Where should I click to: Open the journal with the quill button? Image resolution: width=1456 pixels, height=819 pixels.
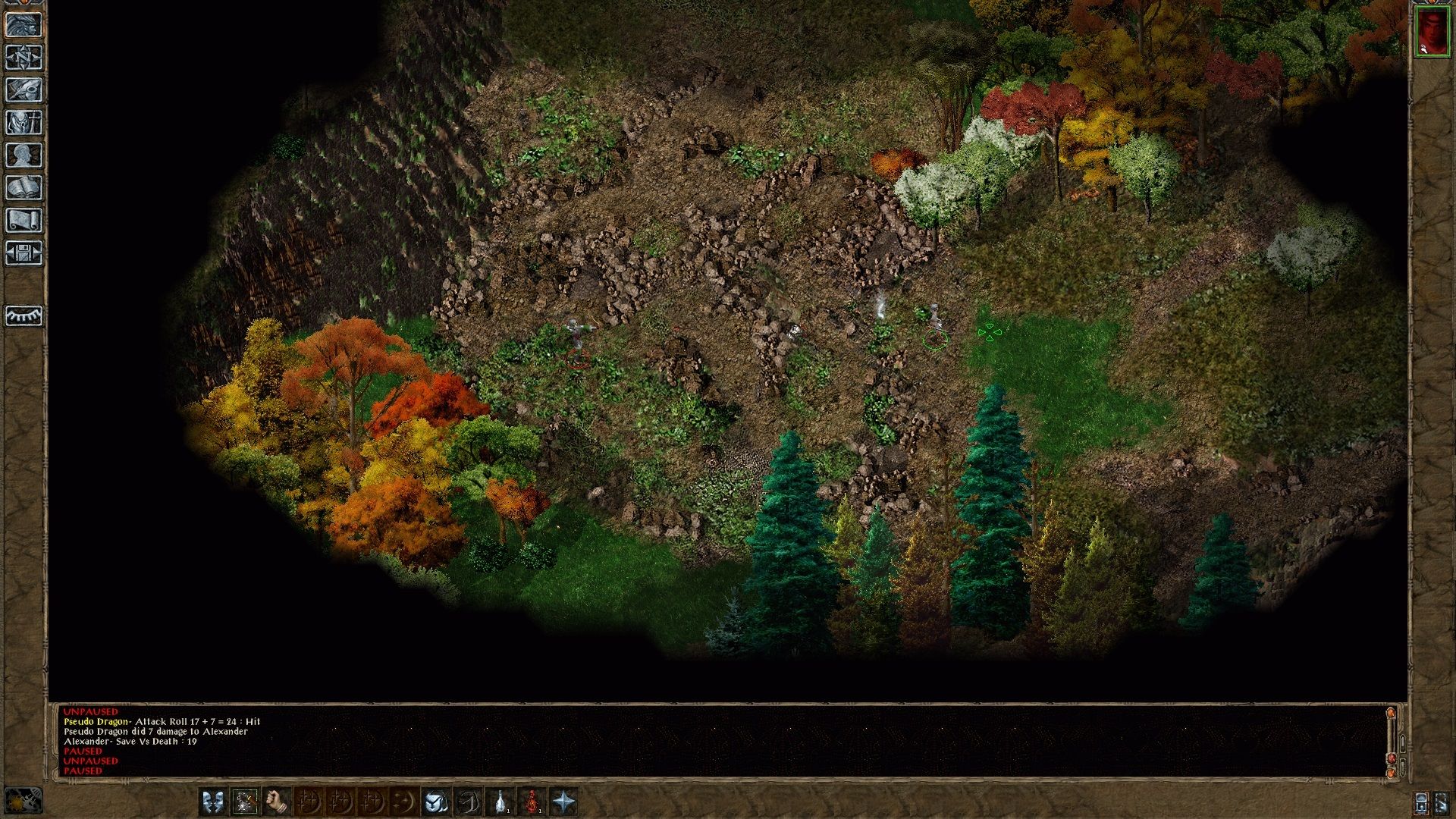(x=24, y=90)
